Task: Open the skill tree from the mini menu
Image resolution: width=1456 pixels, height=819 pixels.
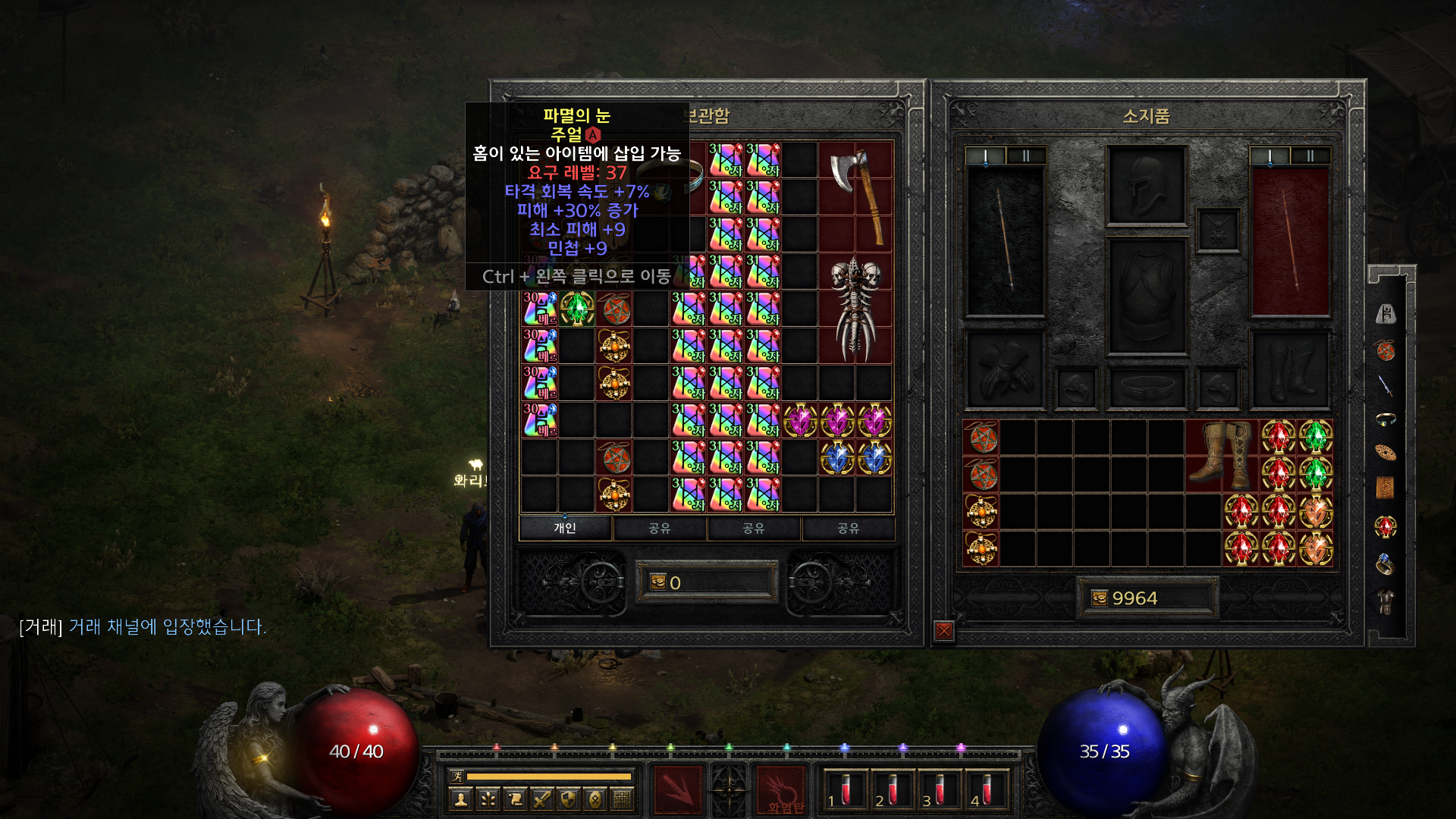Action: pos(488,799)
